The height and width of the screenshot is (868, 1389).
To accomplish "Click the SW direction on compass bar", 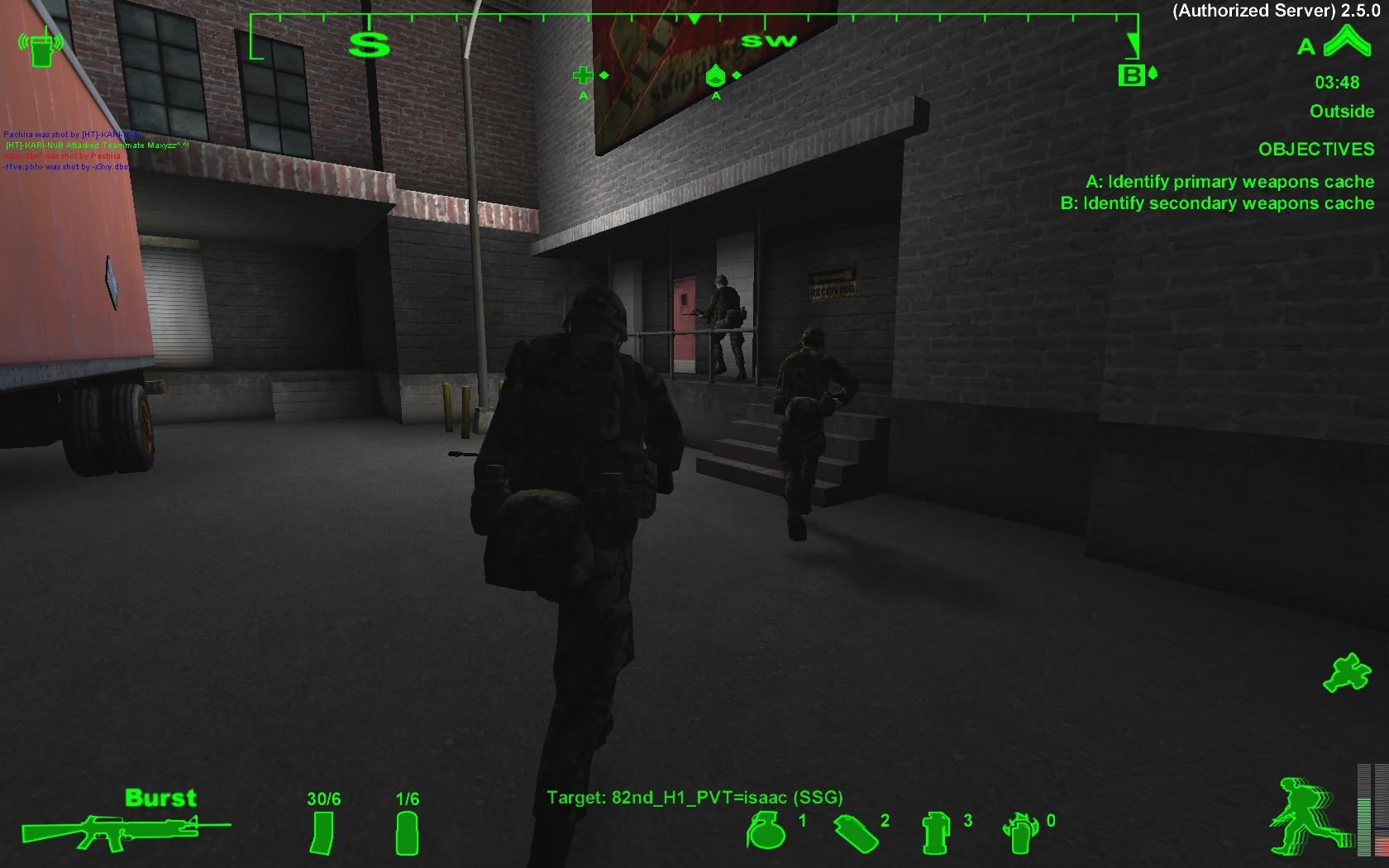I will pos(769,40).
